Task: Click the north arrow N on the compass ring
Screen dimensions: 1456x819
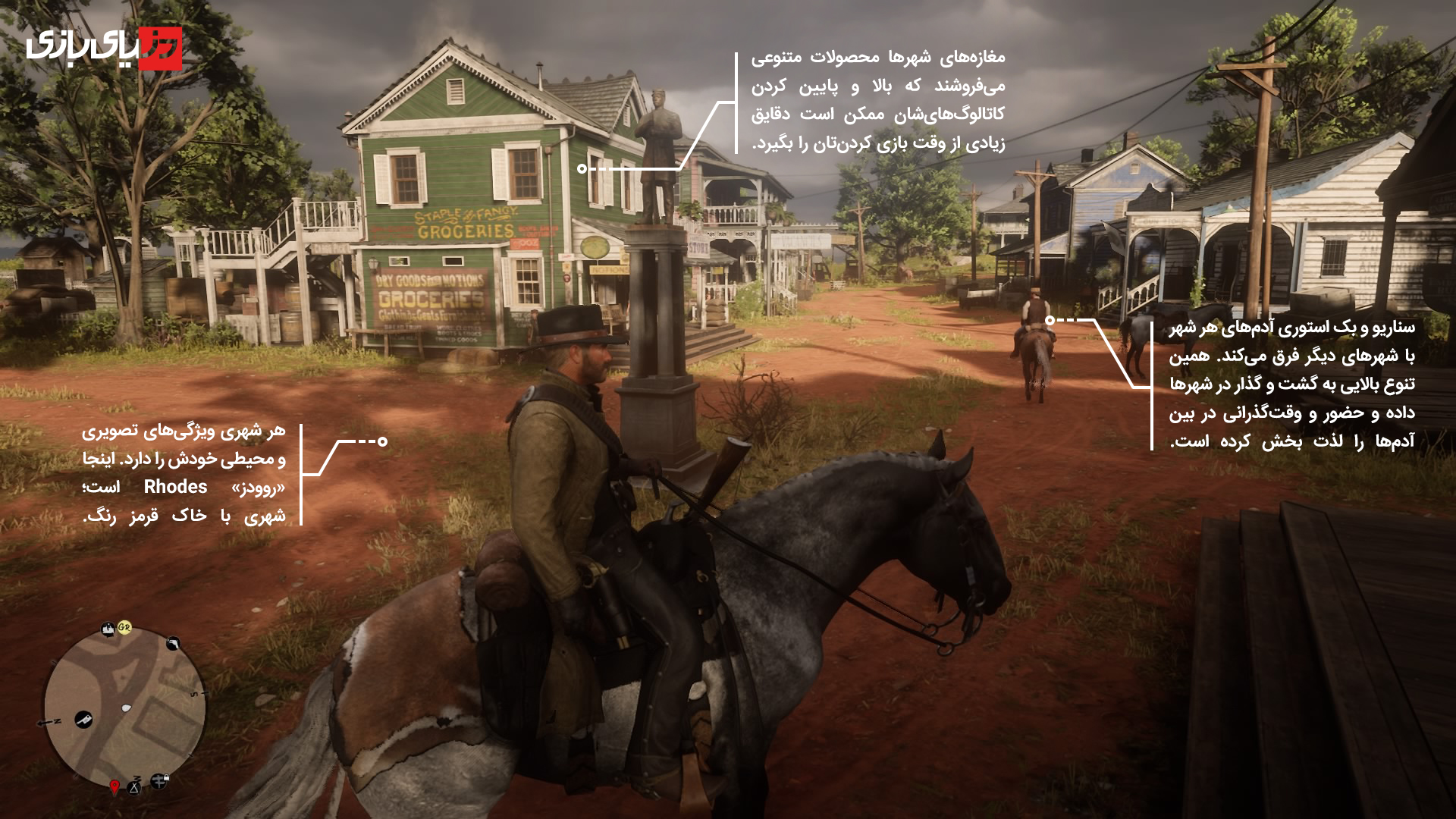Action: pyautogui.click(x=55, y=720)
